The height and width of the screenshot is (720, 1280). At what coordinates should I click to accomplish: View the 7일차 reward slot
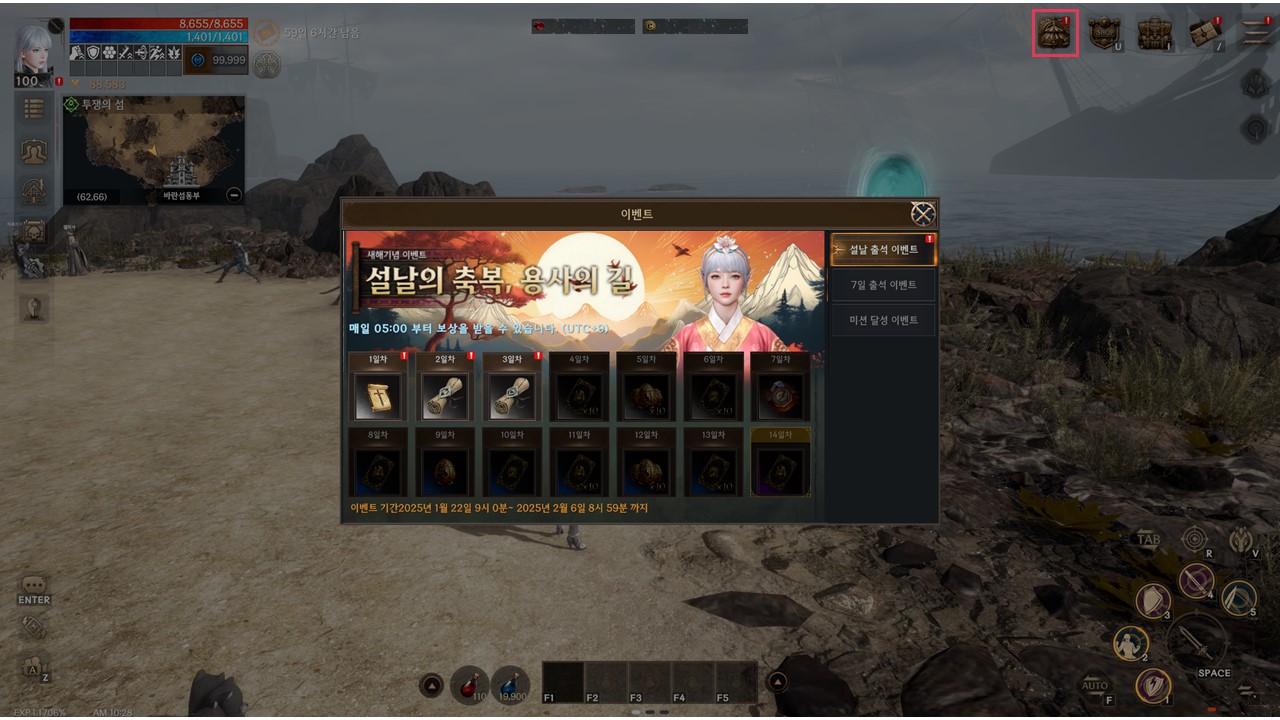(x=780, y=395)
